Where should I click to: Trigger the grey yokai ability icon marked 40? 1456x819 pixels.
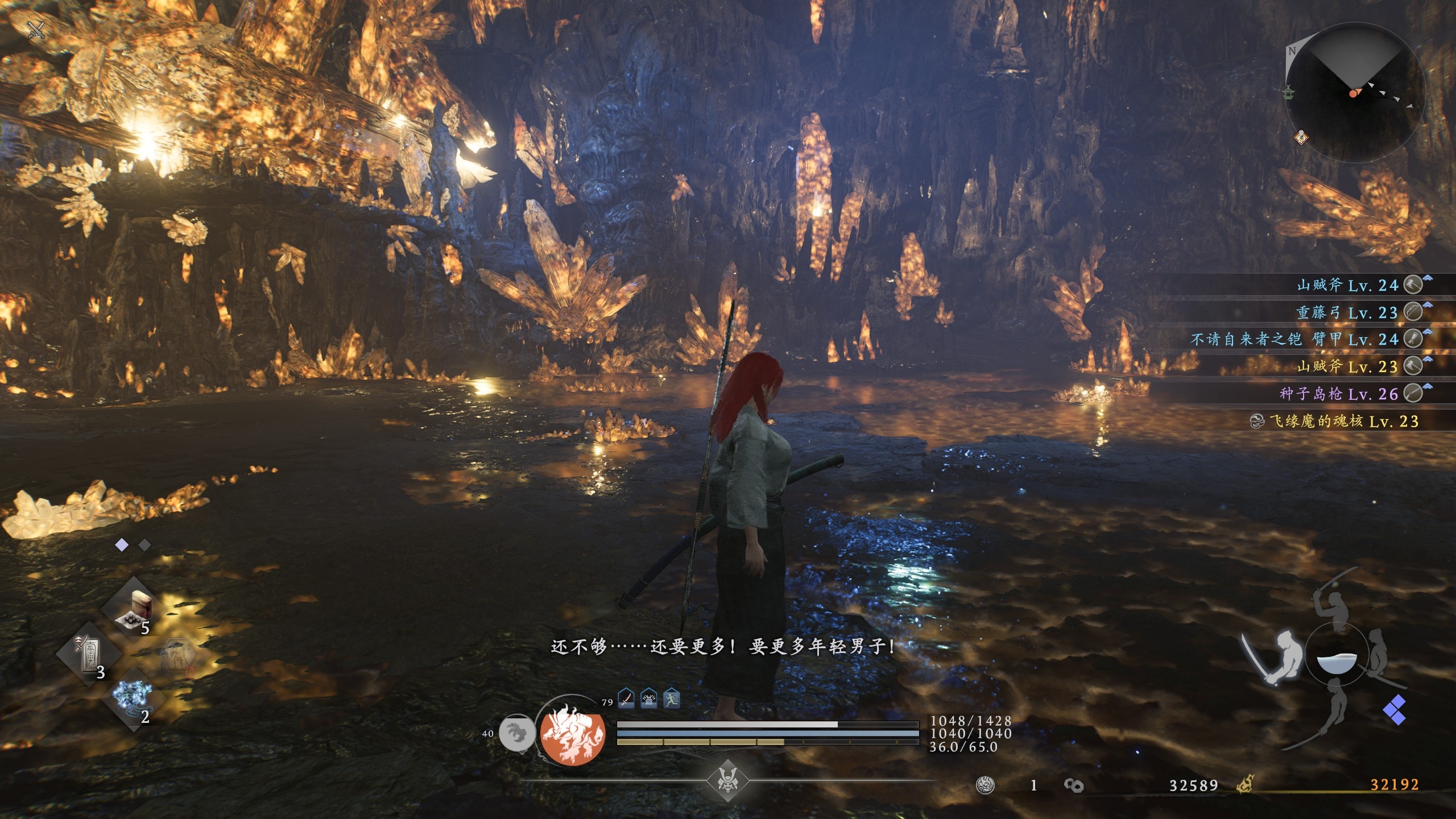coord(516,733)
